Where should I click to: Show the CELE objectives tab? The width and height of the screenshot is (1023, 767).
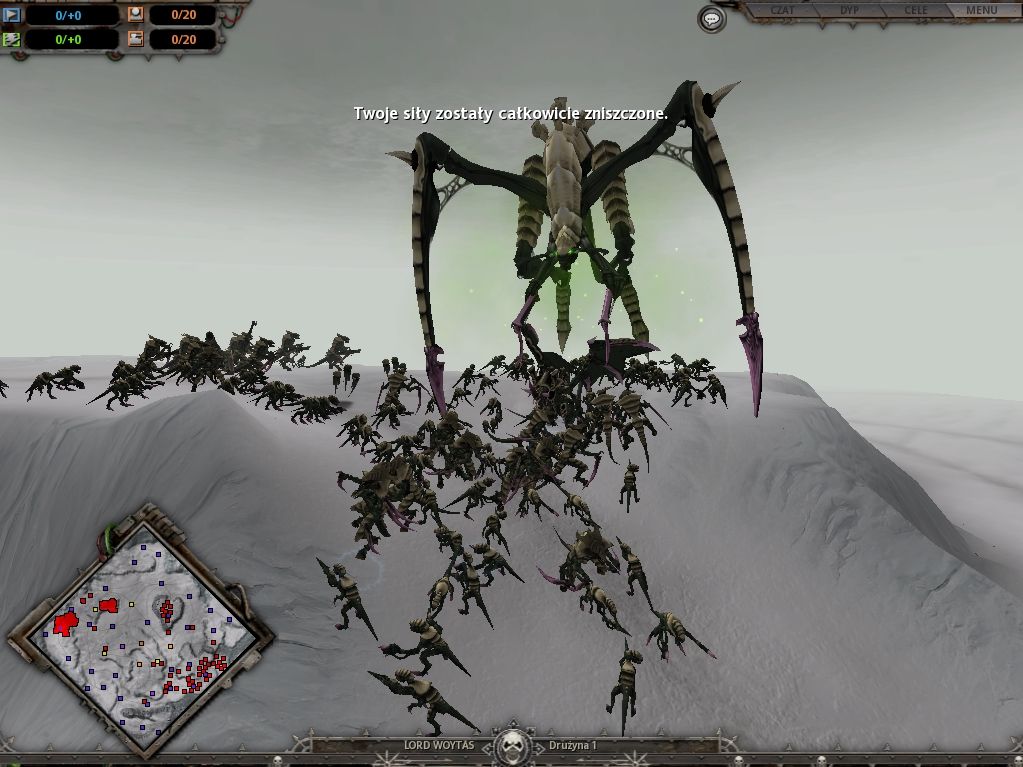coord(915,11)
